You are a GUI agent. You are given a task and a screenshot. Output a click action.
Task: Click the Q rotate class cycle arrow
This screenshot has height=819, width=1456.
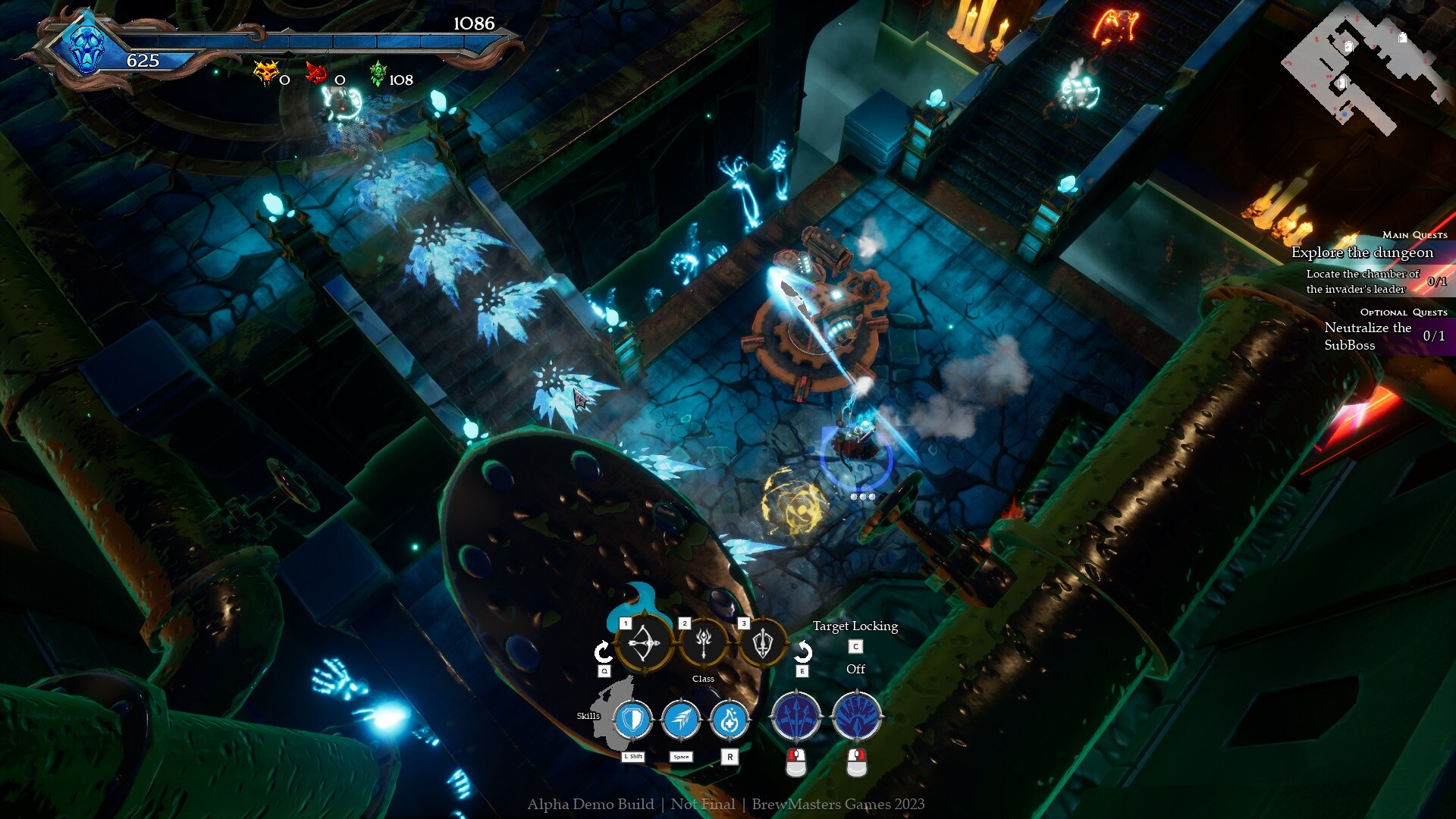[602, 650]
